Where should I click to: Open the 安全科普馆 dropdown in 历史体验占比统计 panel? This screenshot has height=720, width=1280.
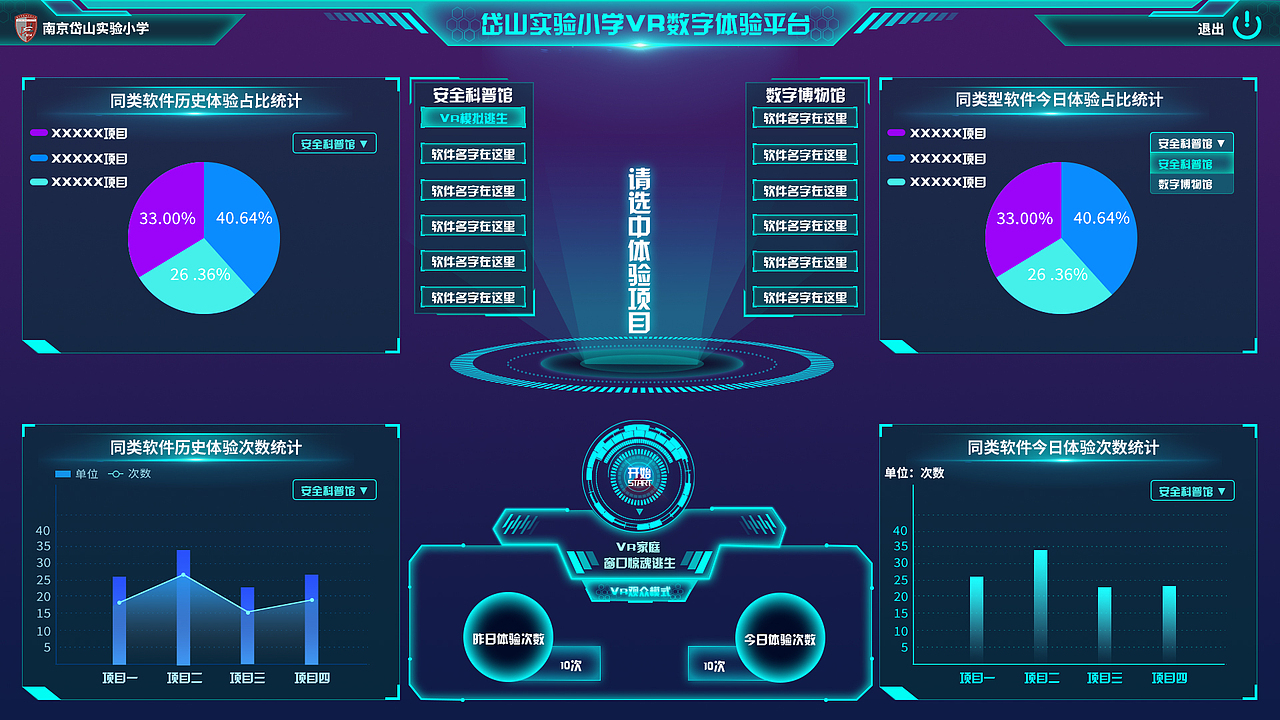[x=334, y=143]
